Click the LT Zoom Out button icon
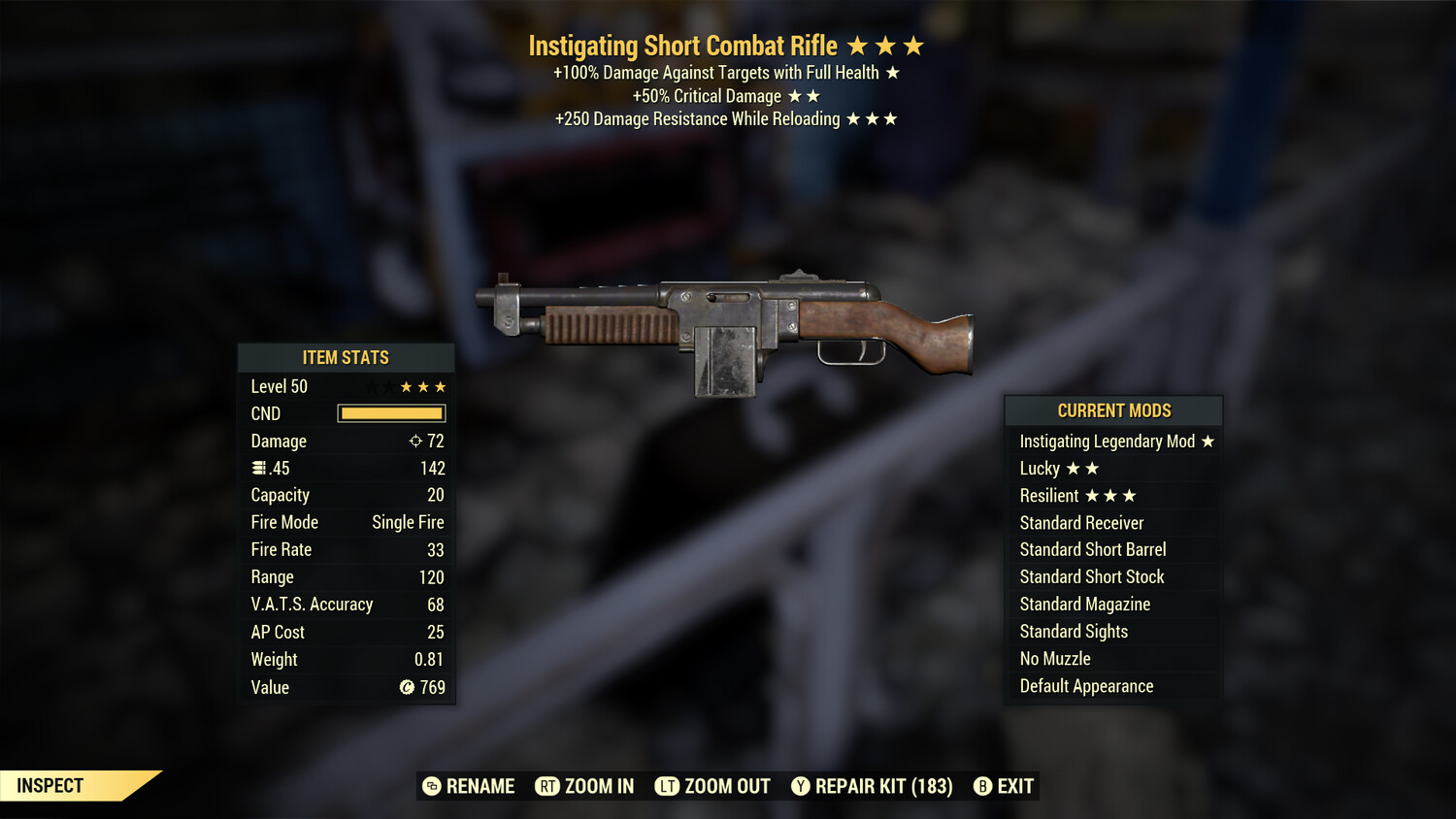Screen dimensions: 1456x819 point(668,786)
